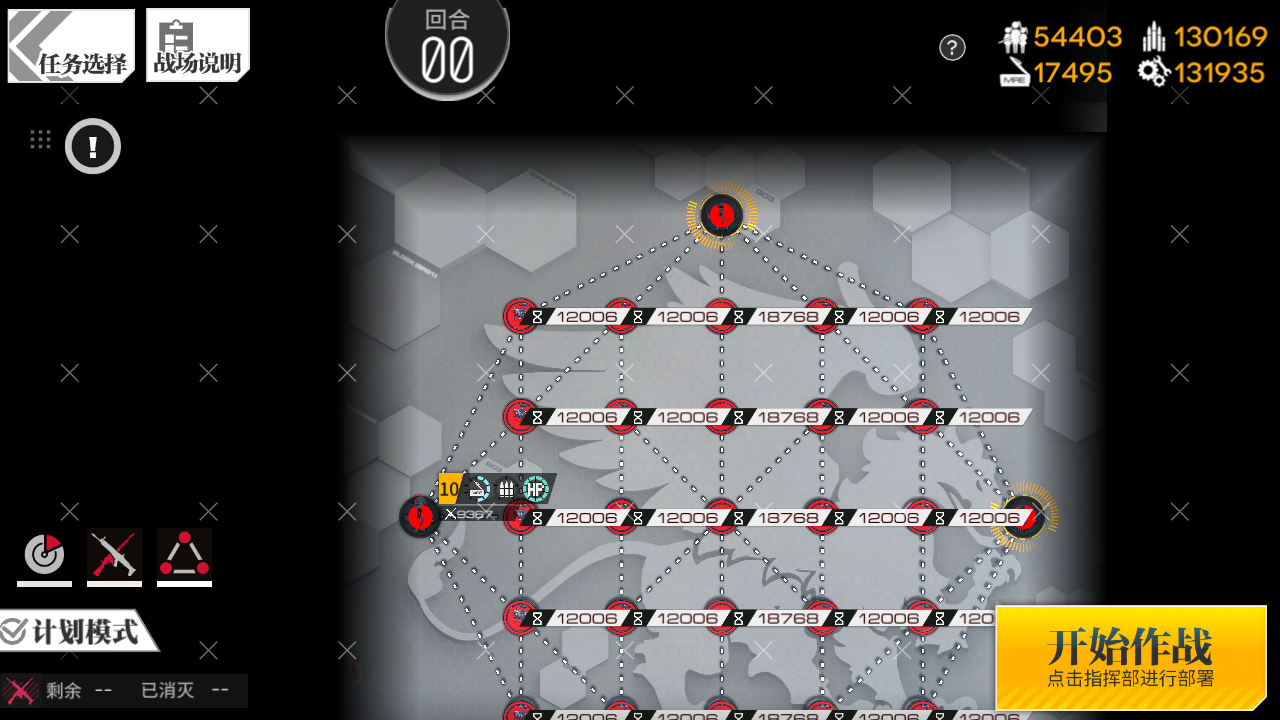Go back to mission select (任务选择)
1280x720 pixels.
click(71, 46)
